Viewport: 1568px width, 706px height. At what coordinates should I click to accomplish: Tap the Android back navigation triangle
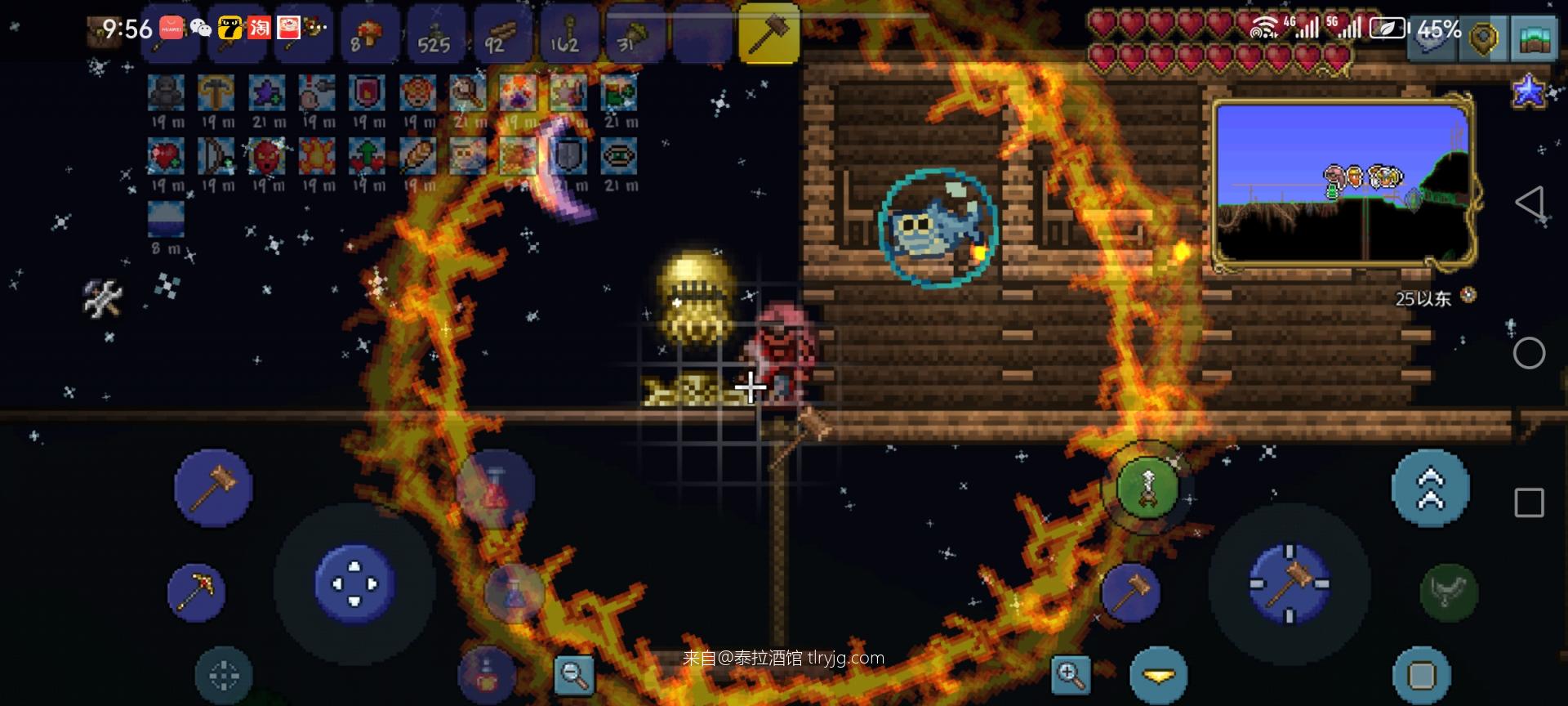coord(1529,203)
